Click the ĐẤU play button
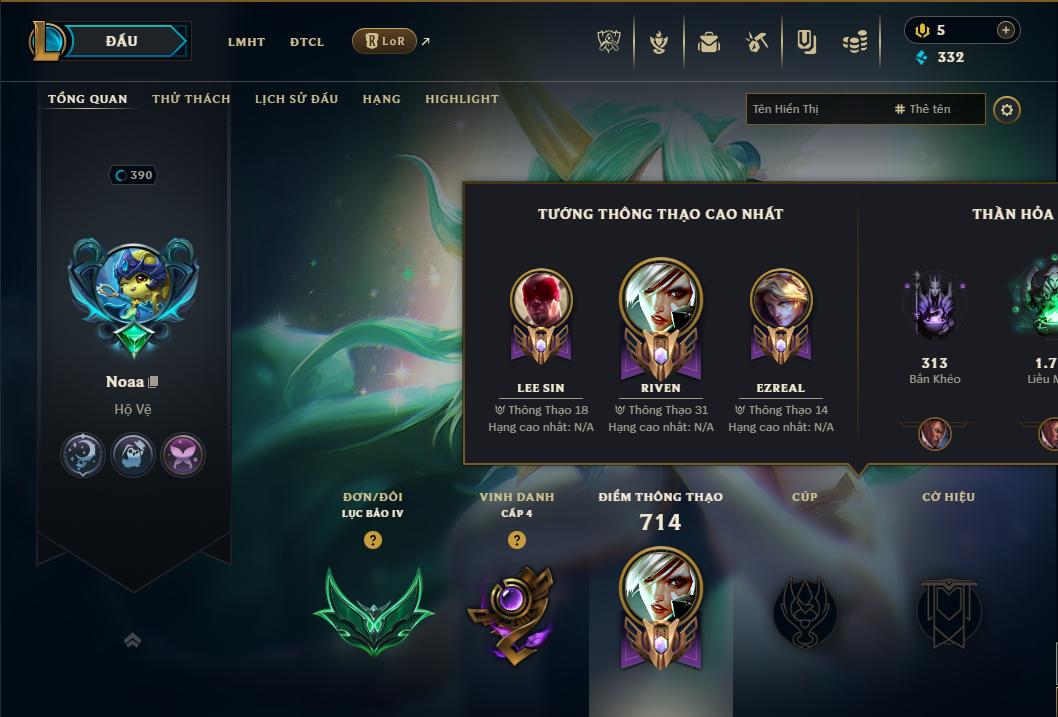The height and width of the screenshot is (717, 1058). (x=122, y=41)
